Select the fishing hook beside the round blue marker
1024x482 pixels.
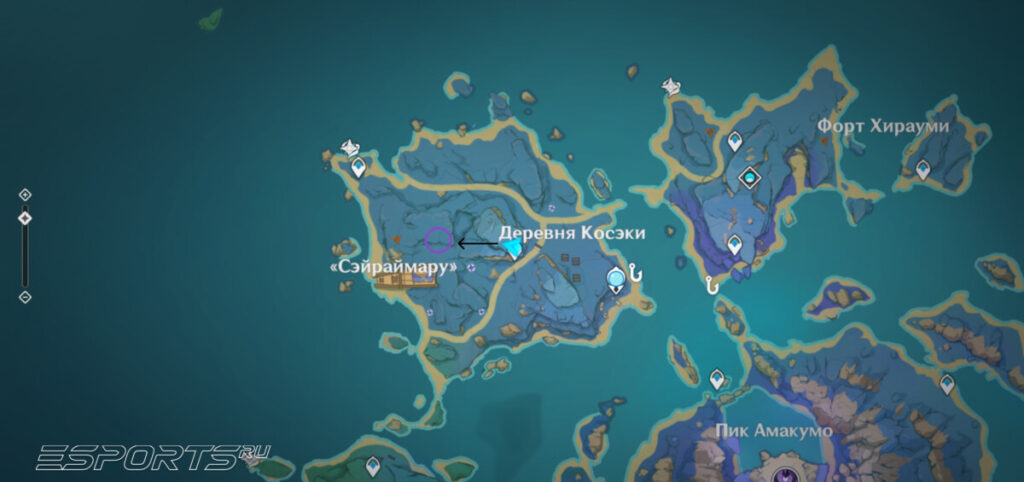634,272
